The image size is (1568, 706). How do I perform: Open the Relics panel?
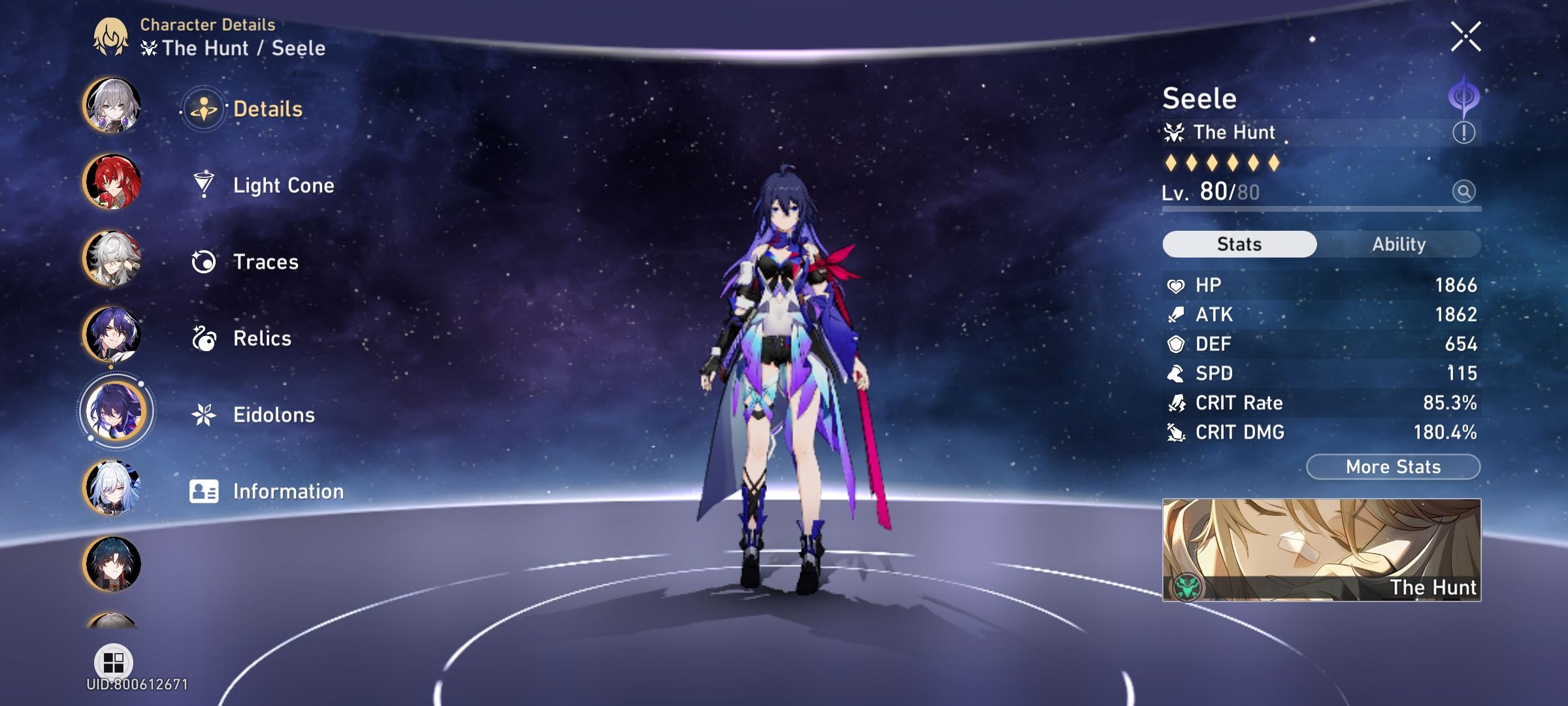(x=262, y=338)
